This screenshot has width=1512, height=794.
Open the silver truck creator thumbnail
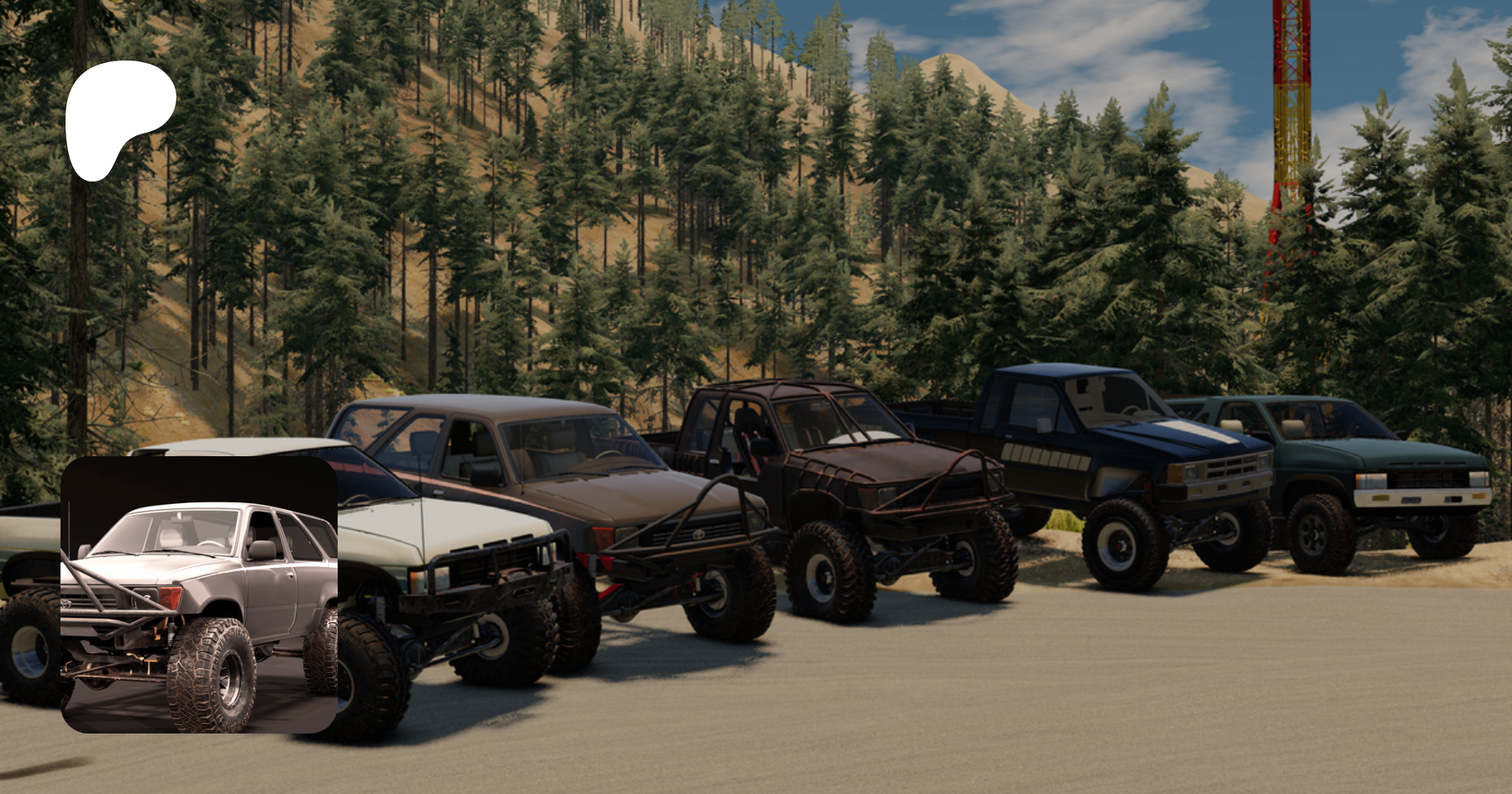point(199,594)
